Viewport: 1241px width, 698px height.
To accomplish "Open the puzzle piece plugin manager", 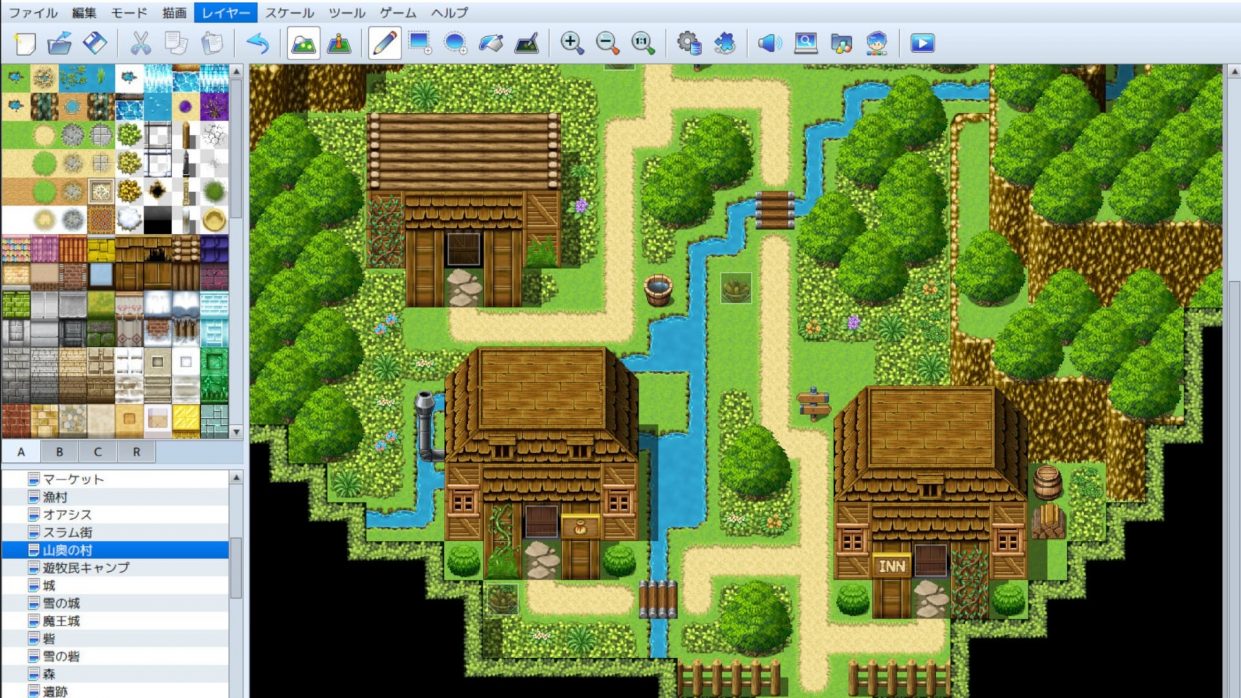I will pyautogui.click(x=725, y=44).
